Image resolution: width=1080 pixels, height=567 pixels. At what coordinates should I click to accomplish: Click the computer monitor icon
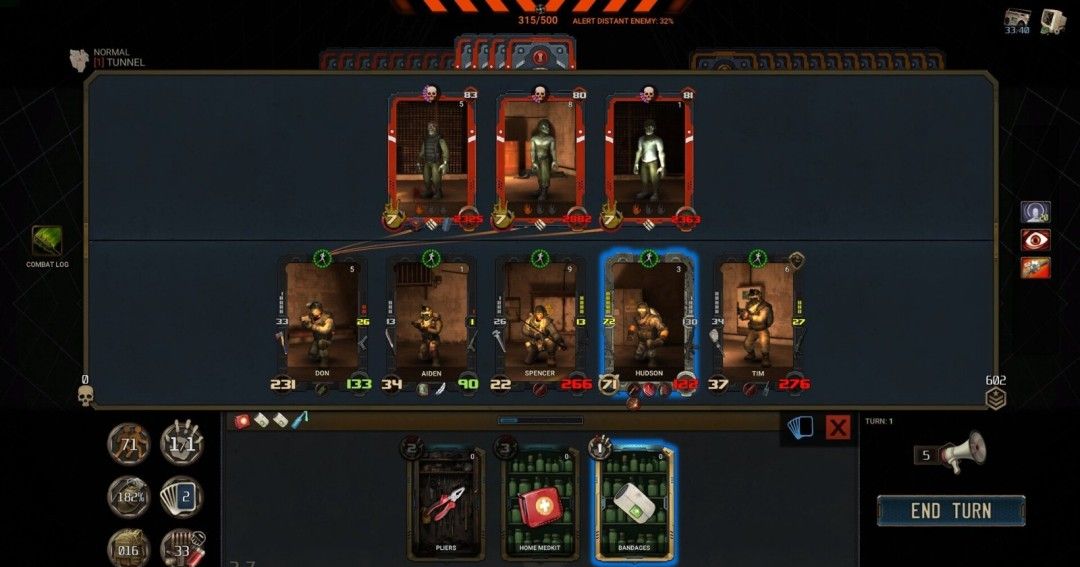coord(1052,21)
